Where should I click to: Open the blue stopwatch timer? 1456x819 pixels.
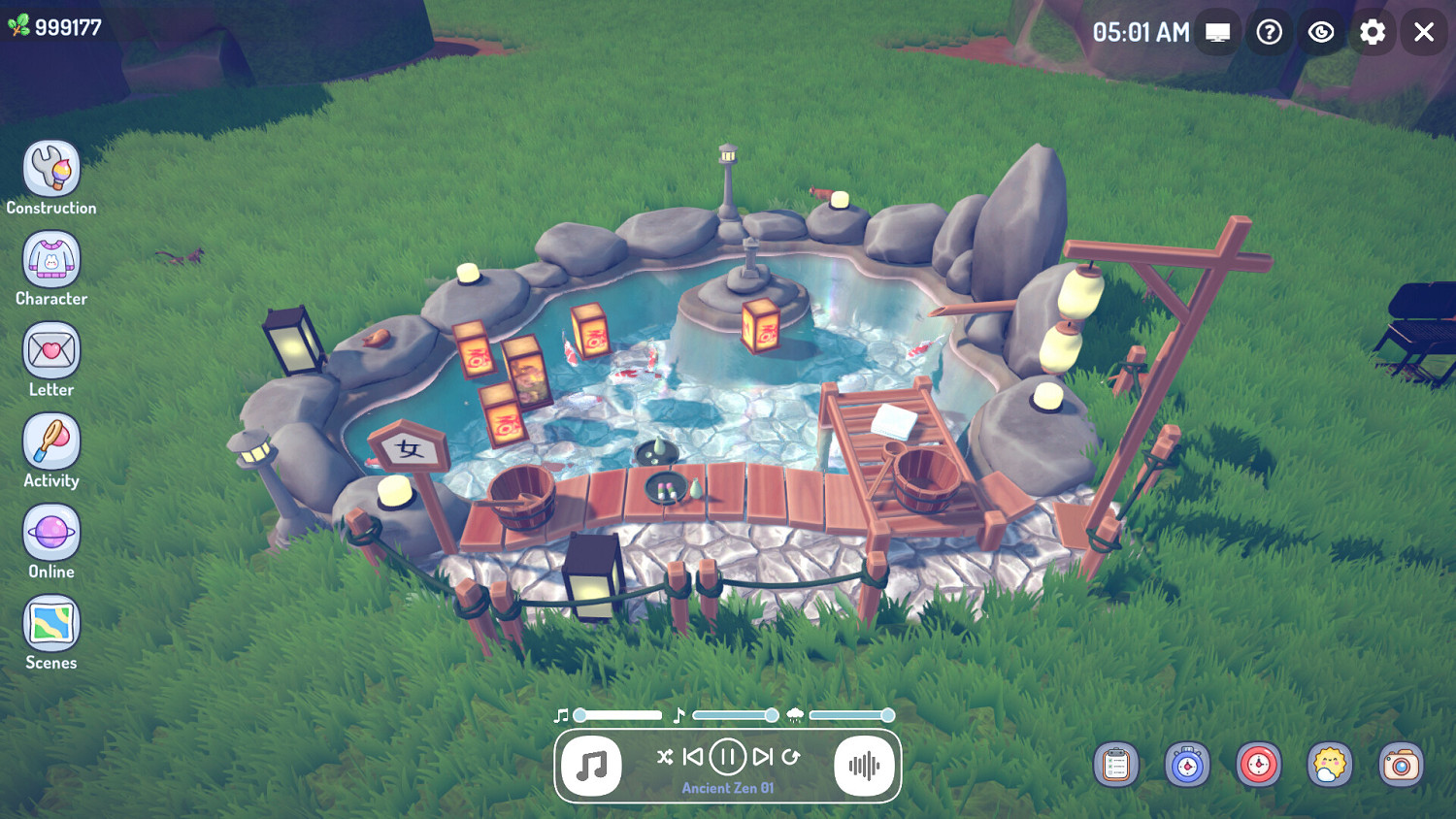(1186, 765)
